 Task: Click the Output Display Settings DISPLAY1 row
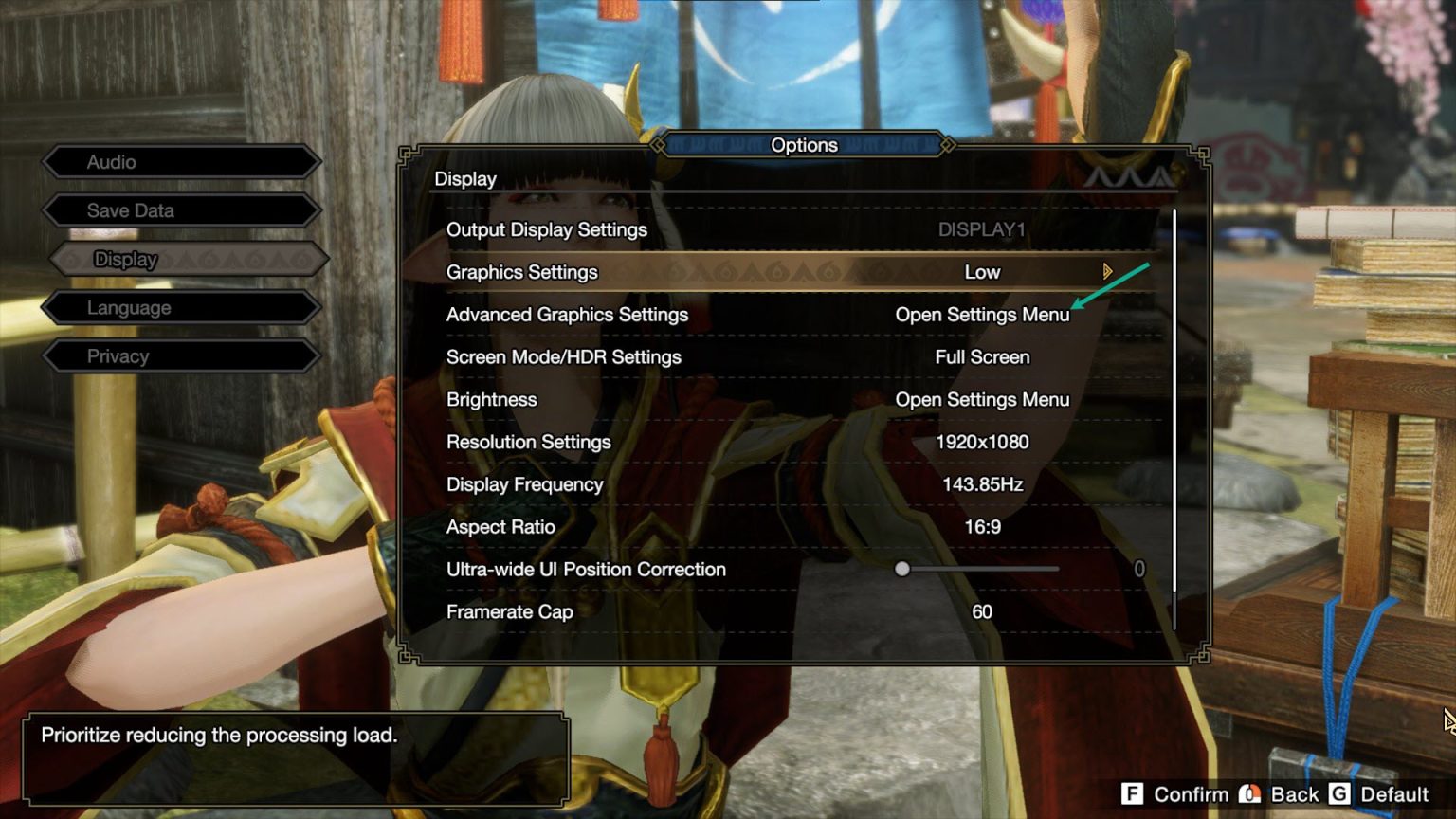coord(982,229)
